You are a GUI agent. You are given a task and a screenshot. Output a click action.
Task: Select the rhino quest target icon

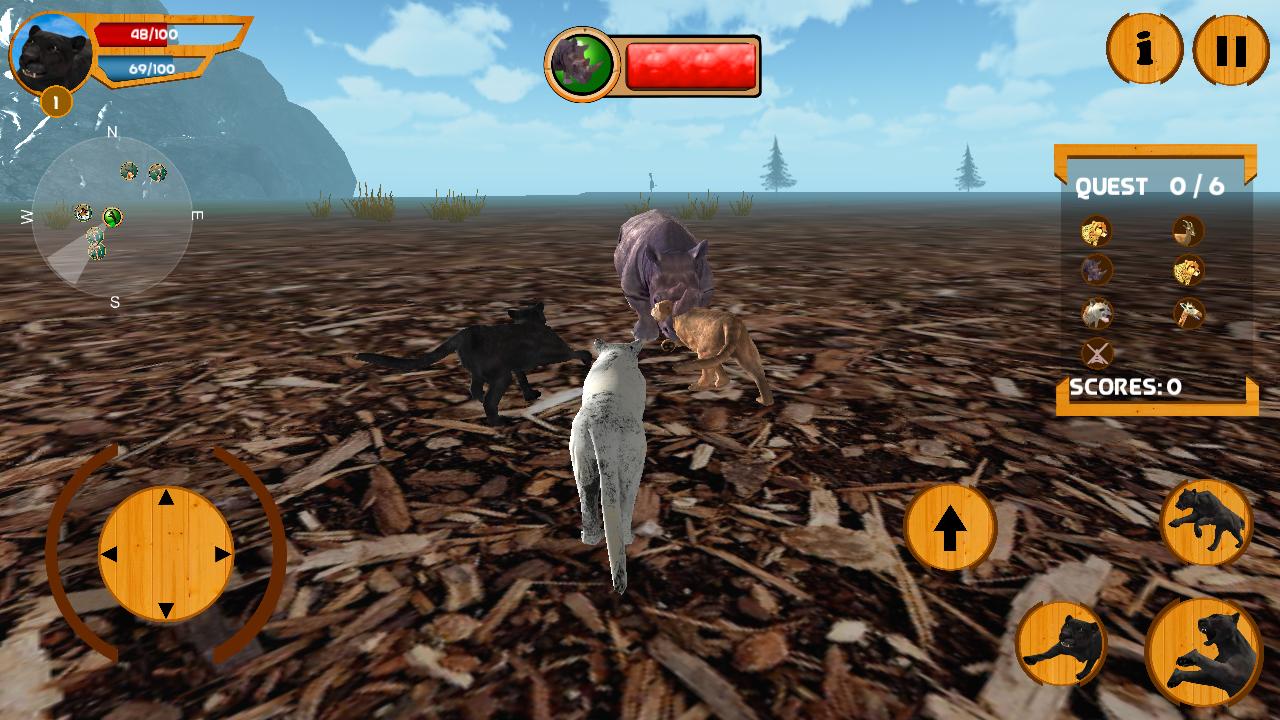point(1096,270)
